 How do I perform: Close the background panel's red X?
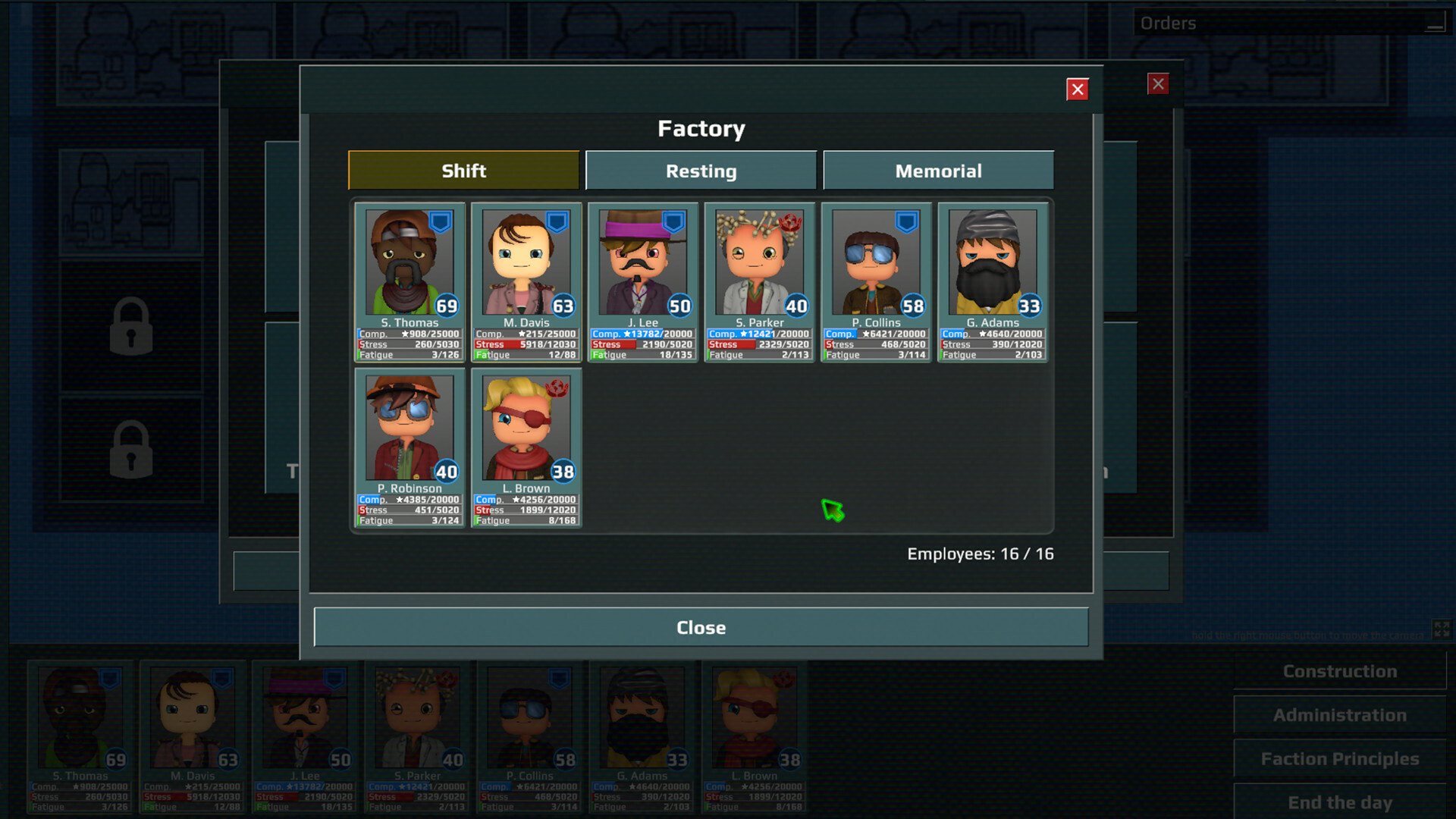[1157, 84]
